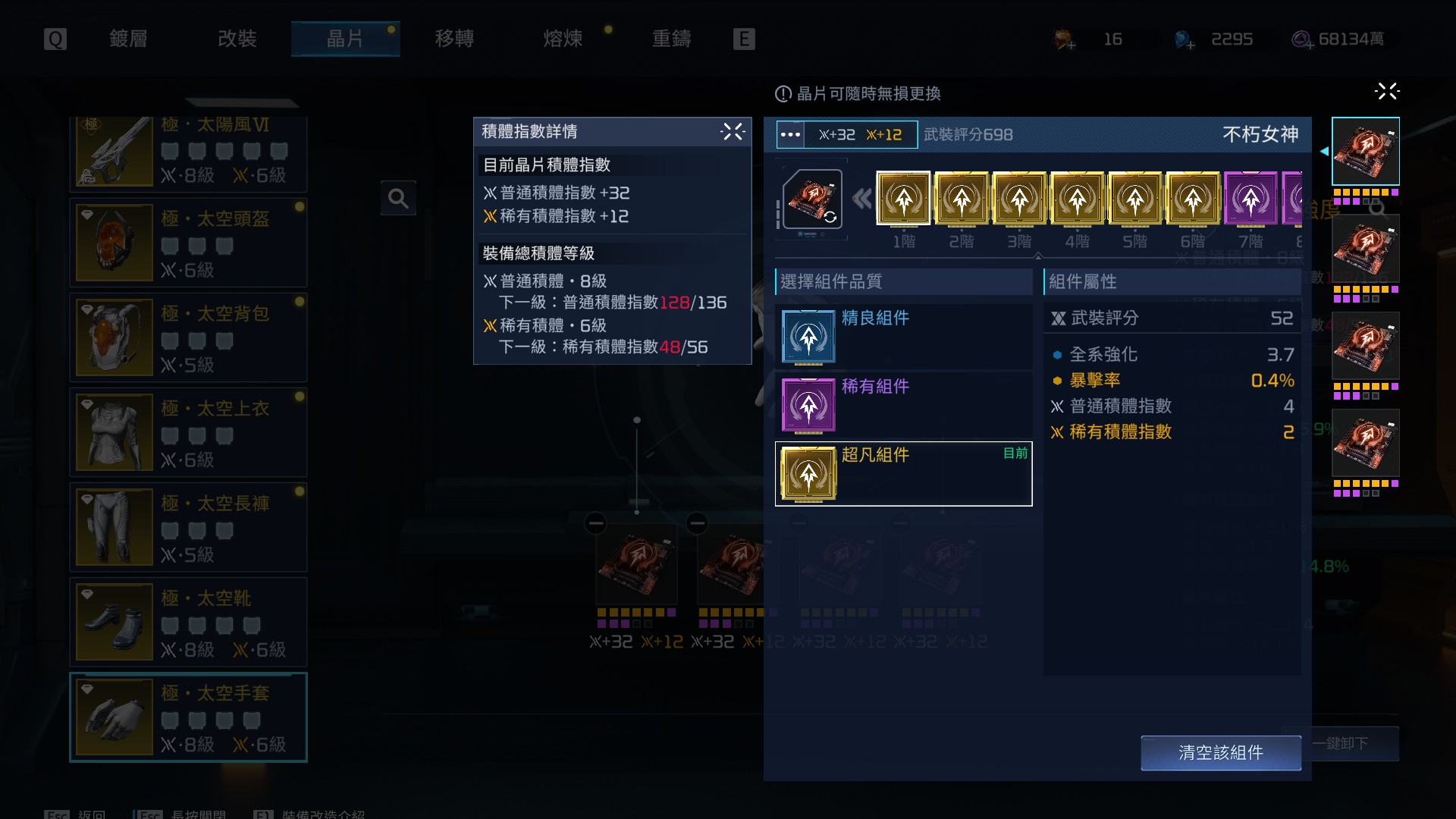Open the 熔煉 tab

click(x=563, y=39)
